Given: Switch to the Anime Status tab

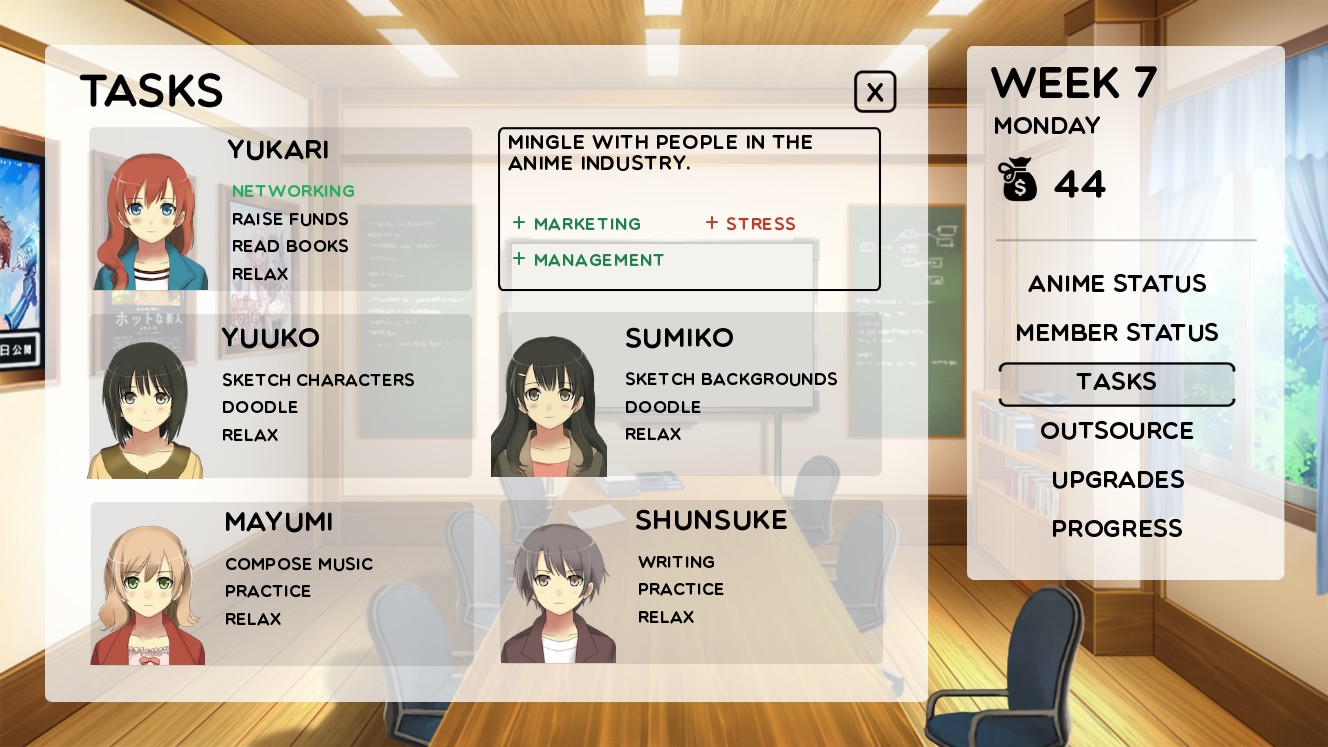Looking at the screenshot, I should click(1116, 283).
